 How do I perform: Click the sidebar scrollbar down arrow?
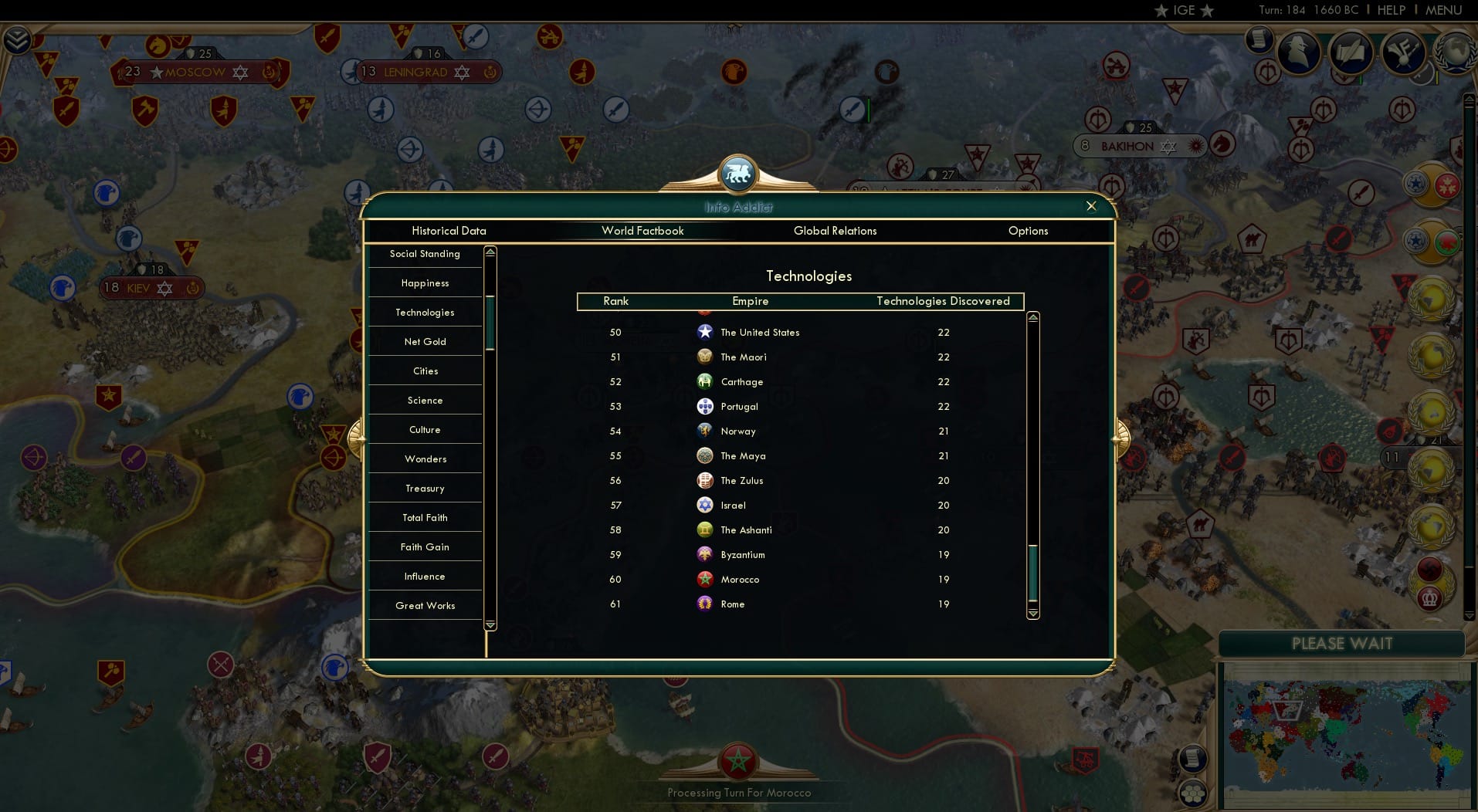(489, 626)
